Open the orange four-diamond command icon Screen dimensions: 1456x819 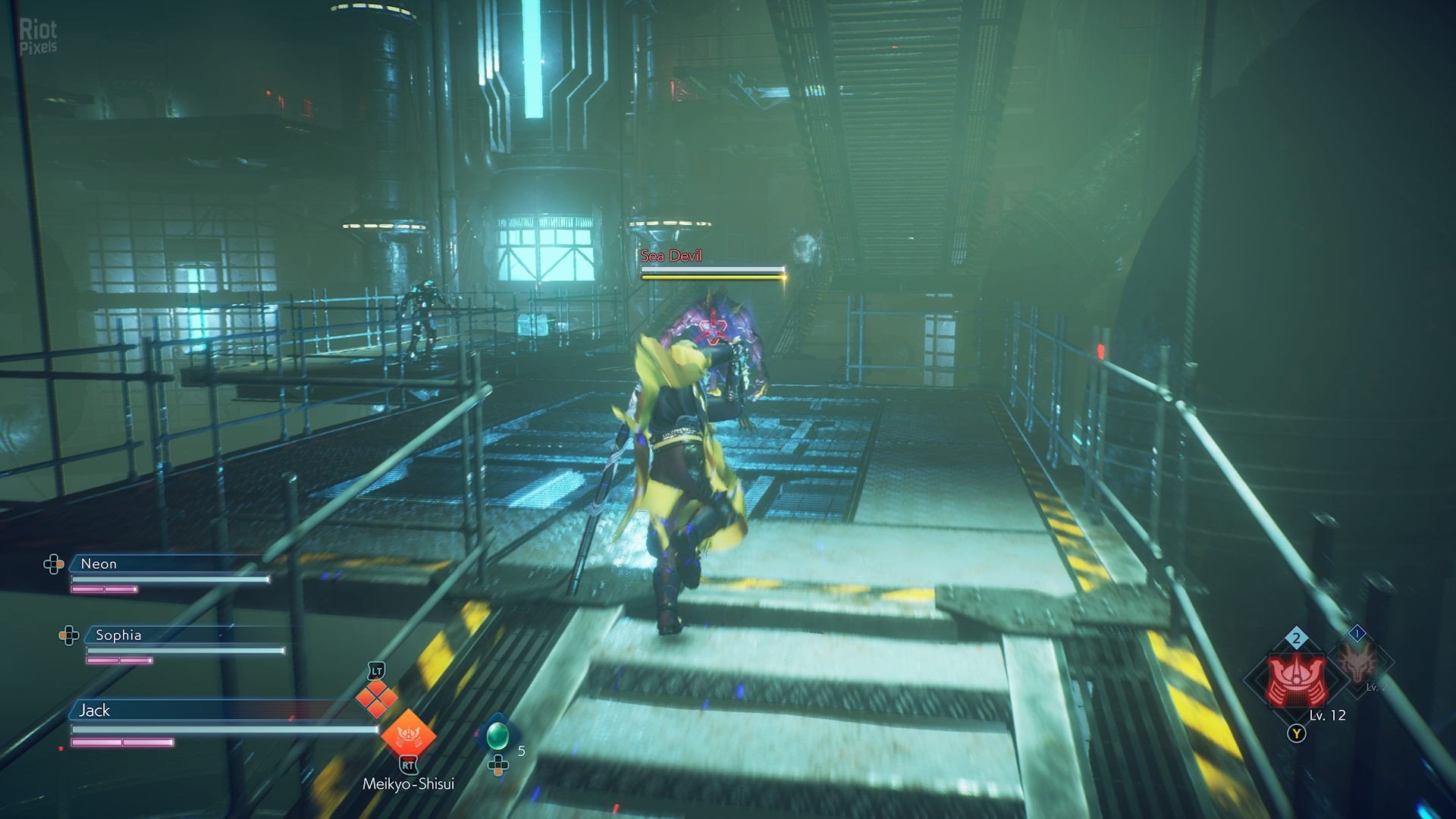coord(376,698)
